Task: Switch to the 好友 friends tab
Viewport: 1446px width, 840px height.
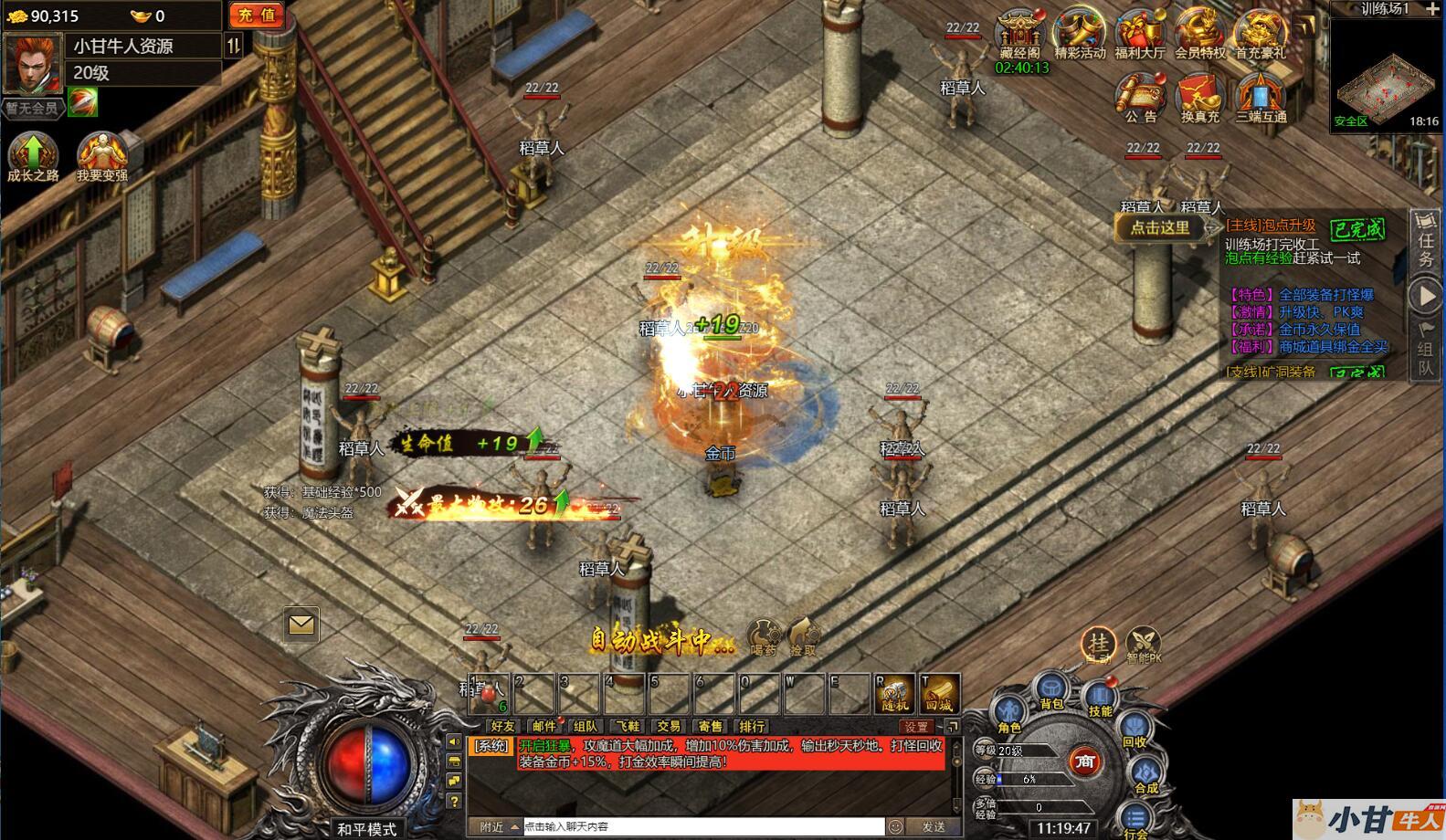Action: point(502,727)
